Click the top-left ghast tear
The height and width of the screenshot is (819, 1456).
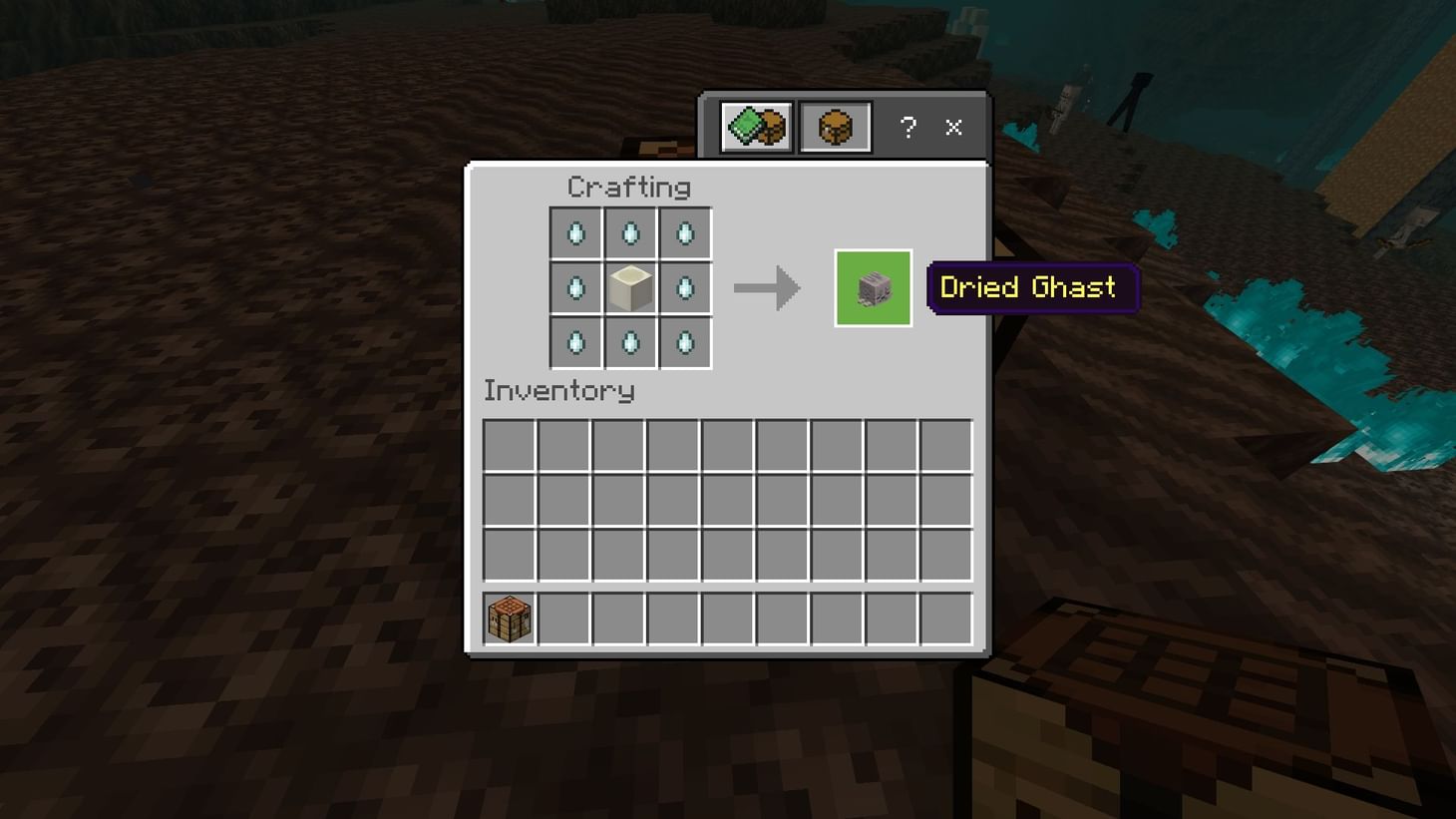(576, 232)
